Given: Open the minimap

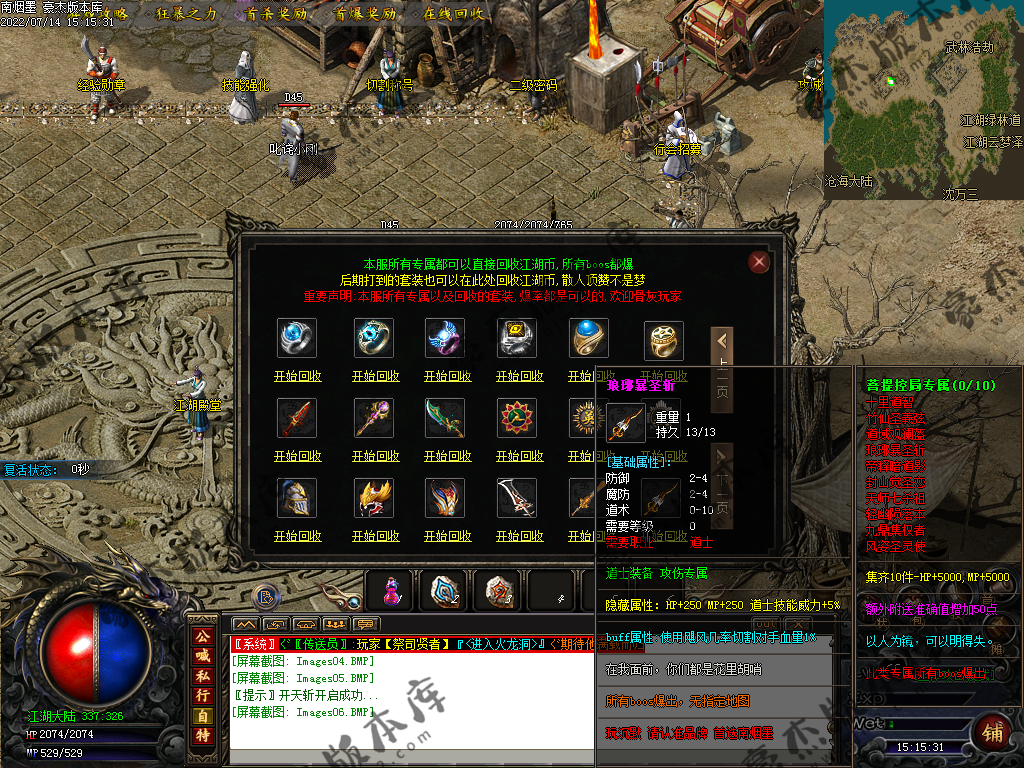Looking at the screenshot, I should coord(922,95).
